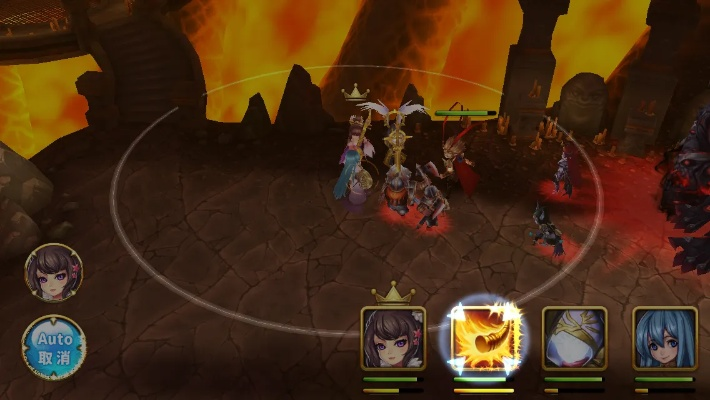Cancel auto battle with the Auto button
The width and height of the screenshot is (710, 400).
click(x=54, y=346)
